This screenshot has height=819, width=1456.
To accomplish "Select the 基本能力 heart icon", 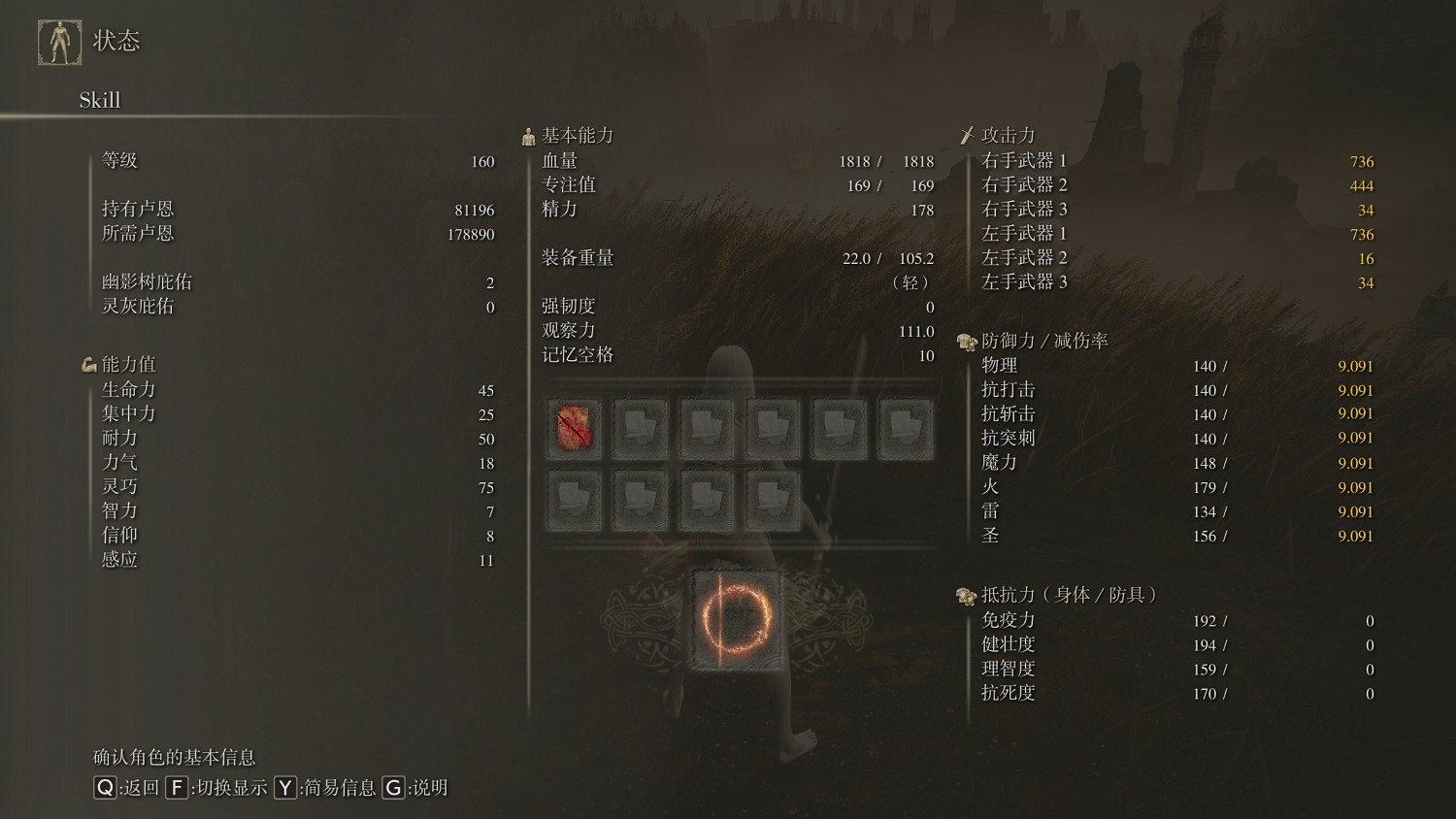I will click(x=528, y=135).
